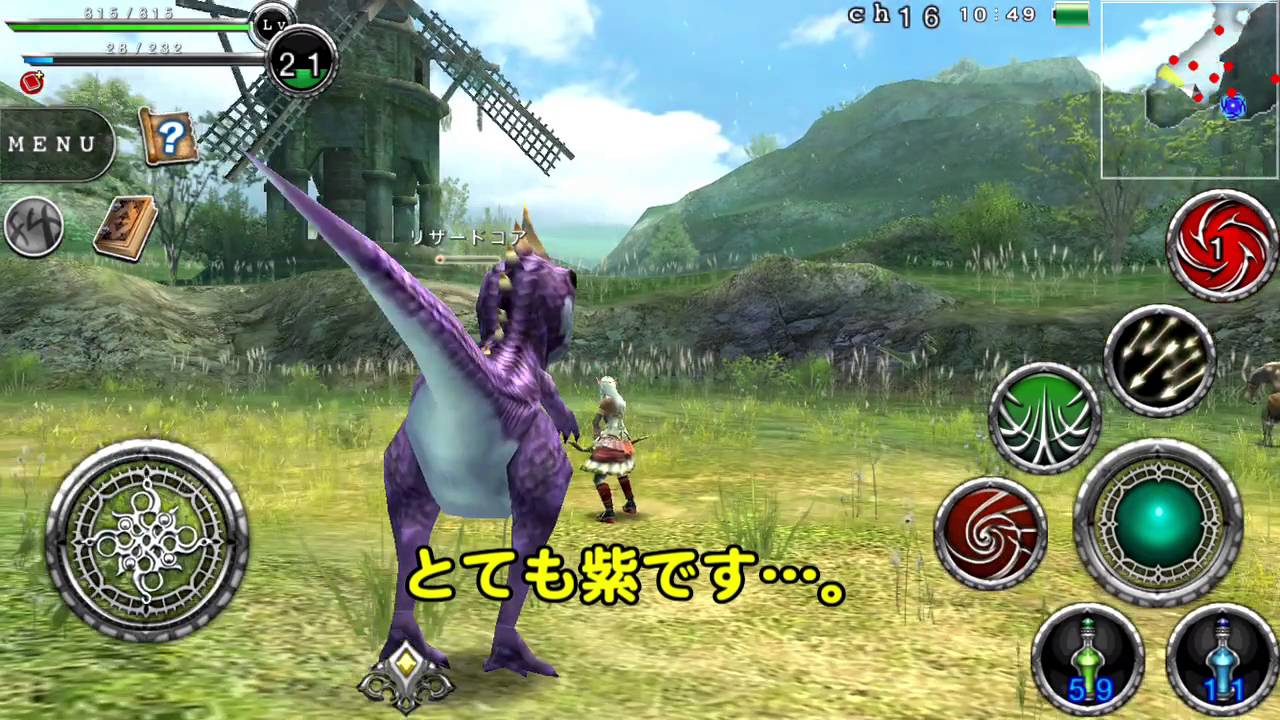Tap the リザードコア enemy nameplate

[x=468, y=237]
